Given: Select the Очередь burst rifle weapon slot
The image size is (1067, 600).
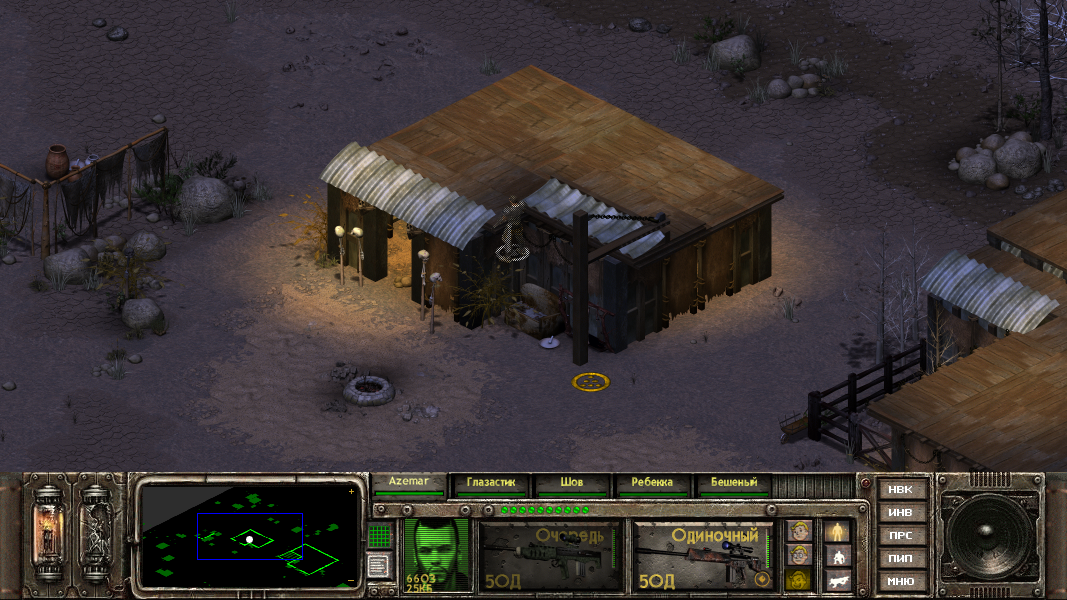Looking at the screenshot, I should 549,554.
